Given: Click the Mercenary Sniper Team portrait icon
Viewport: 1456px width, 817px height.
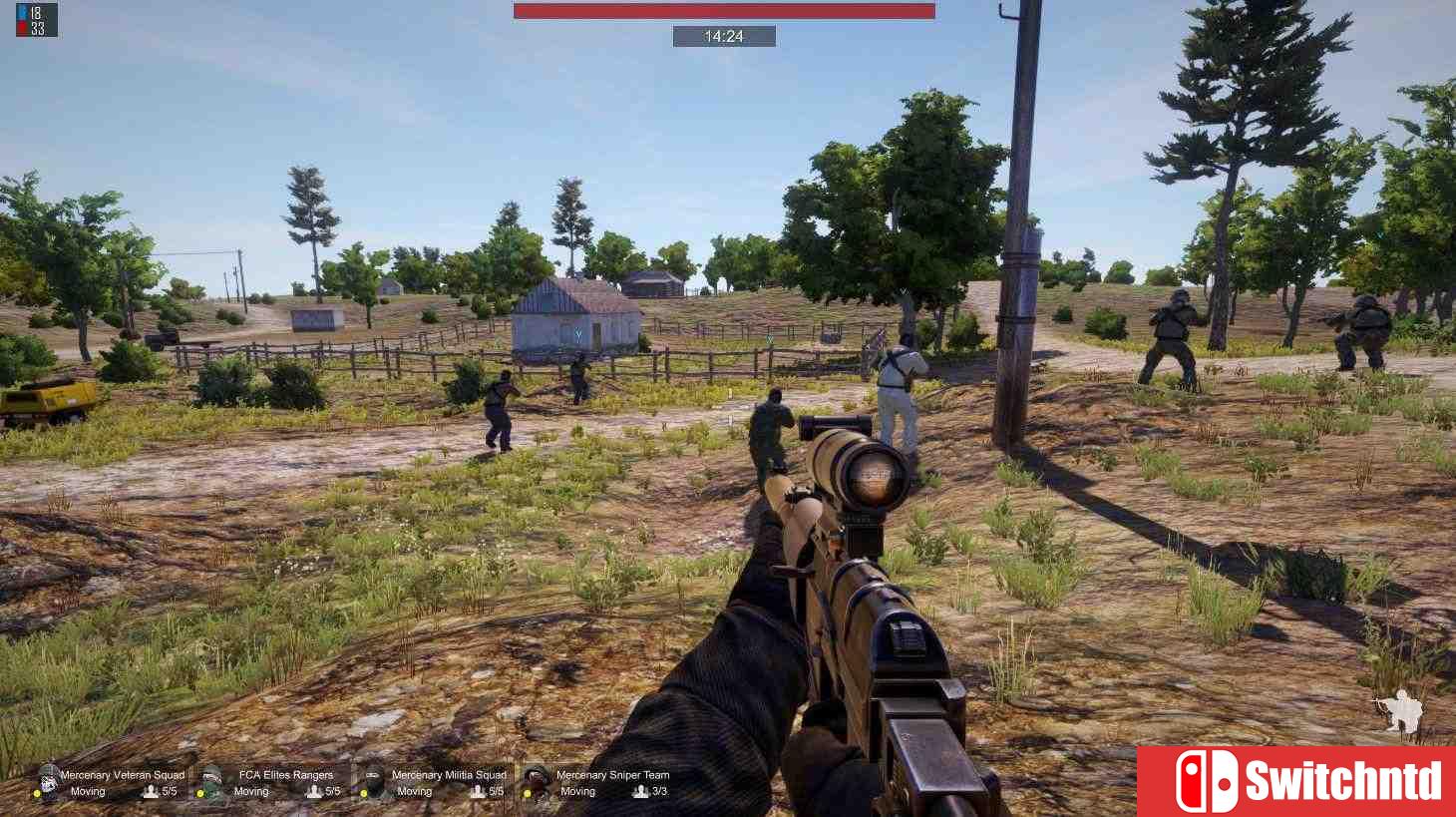Looking at the screenshot, I should point(536,782).
